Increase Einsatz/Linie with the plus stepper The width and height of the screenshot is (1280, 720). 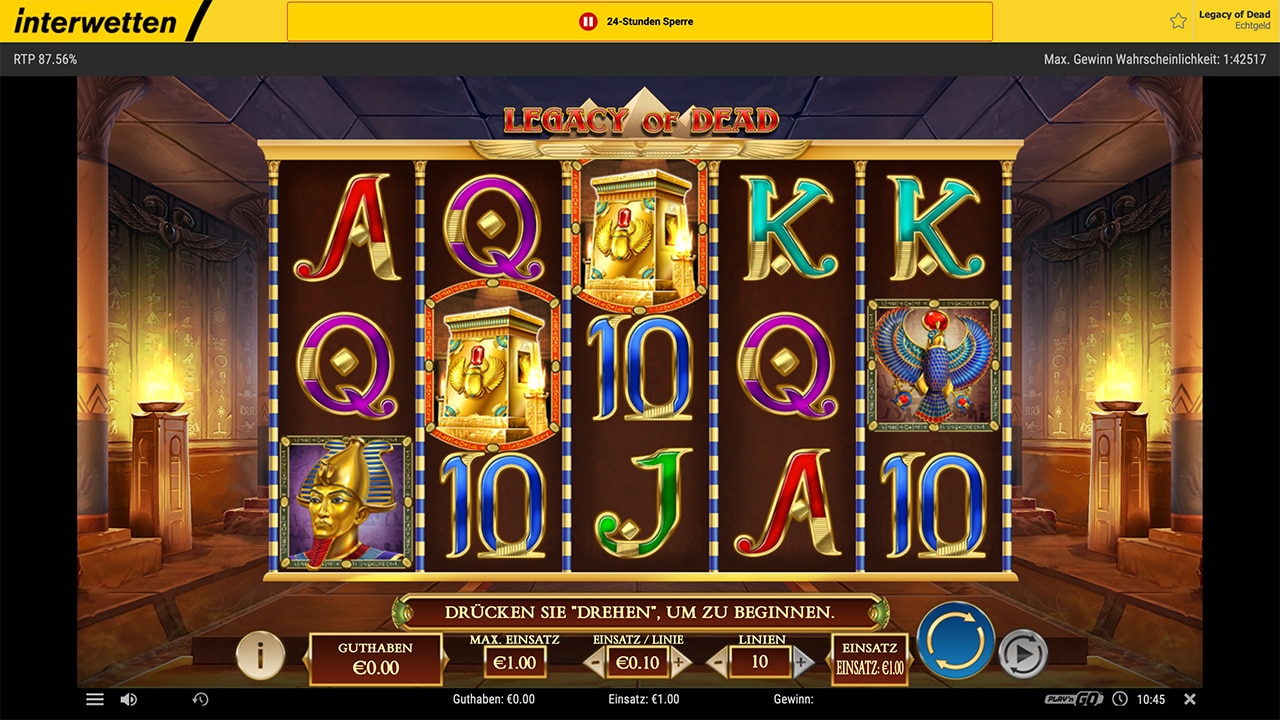pyautogui.click(x=676, y=661)
